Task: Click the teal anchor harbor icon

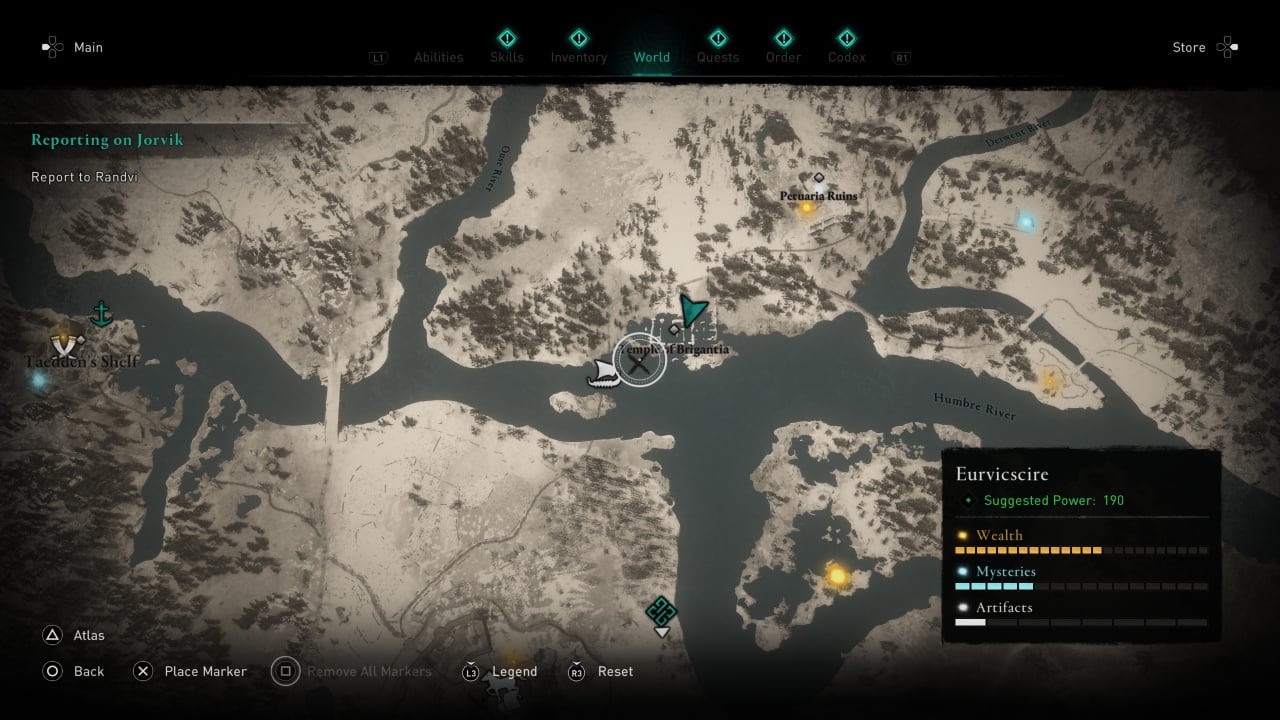Action: click(100, 315)
